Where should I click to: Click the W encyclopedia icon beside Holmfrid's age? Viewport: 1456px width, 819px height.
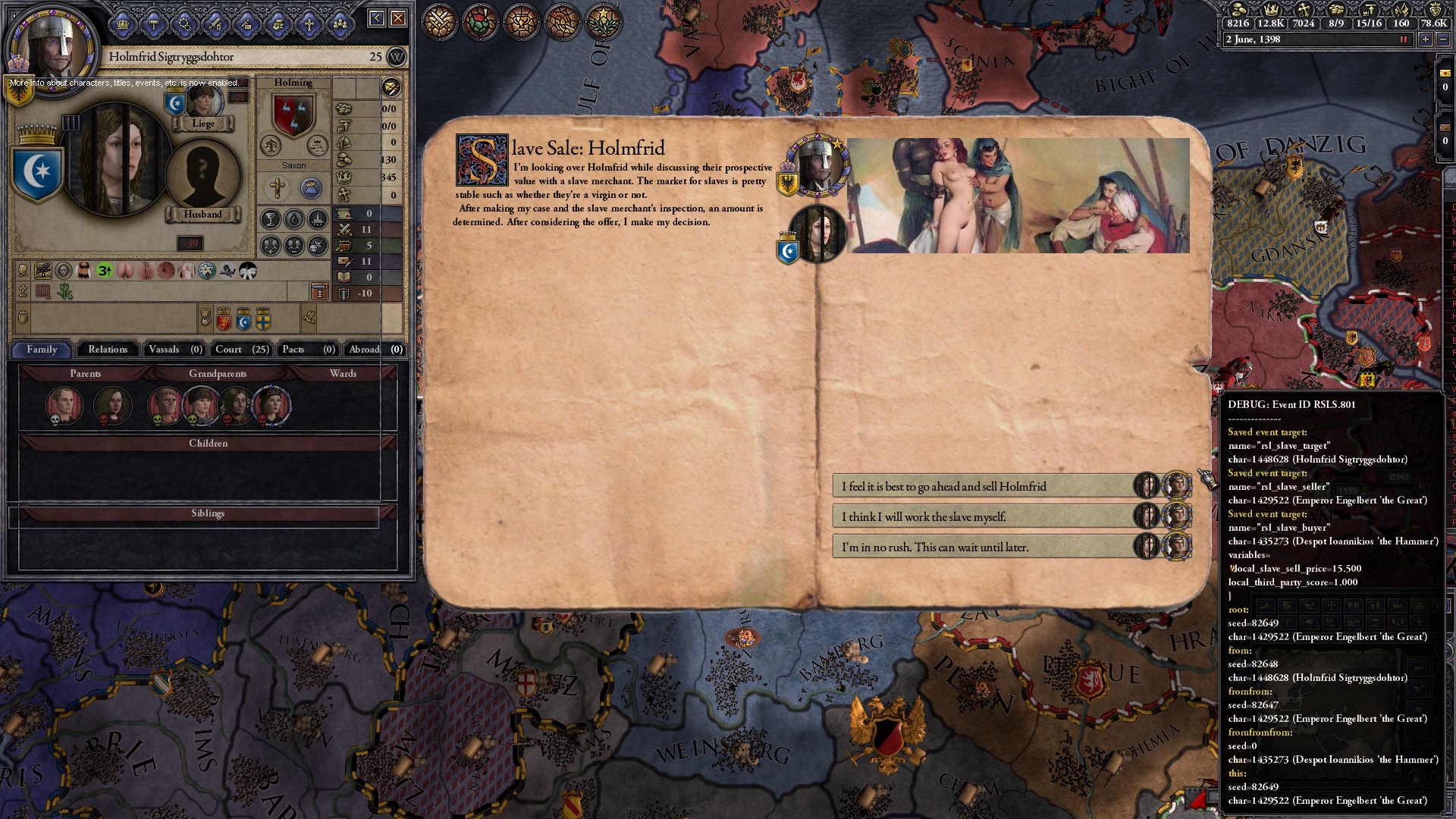(x=397, y=58)
